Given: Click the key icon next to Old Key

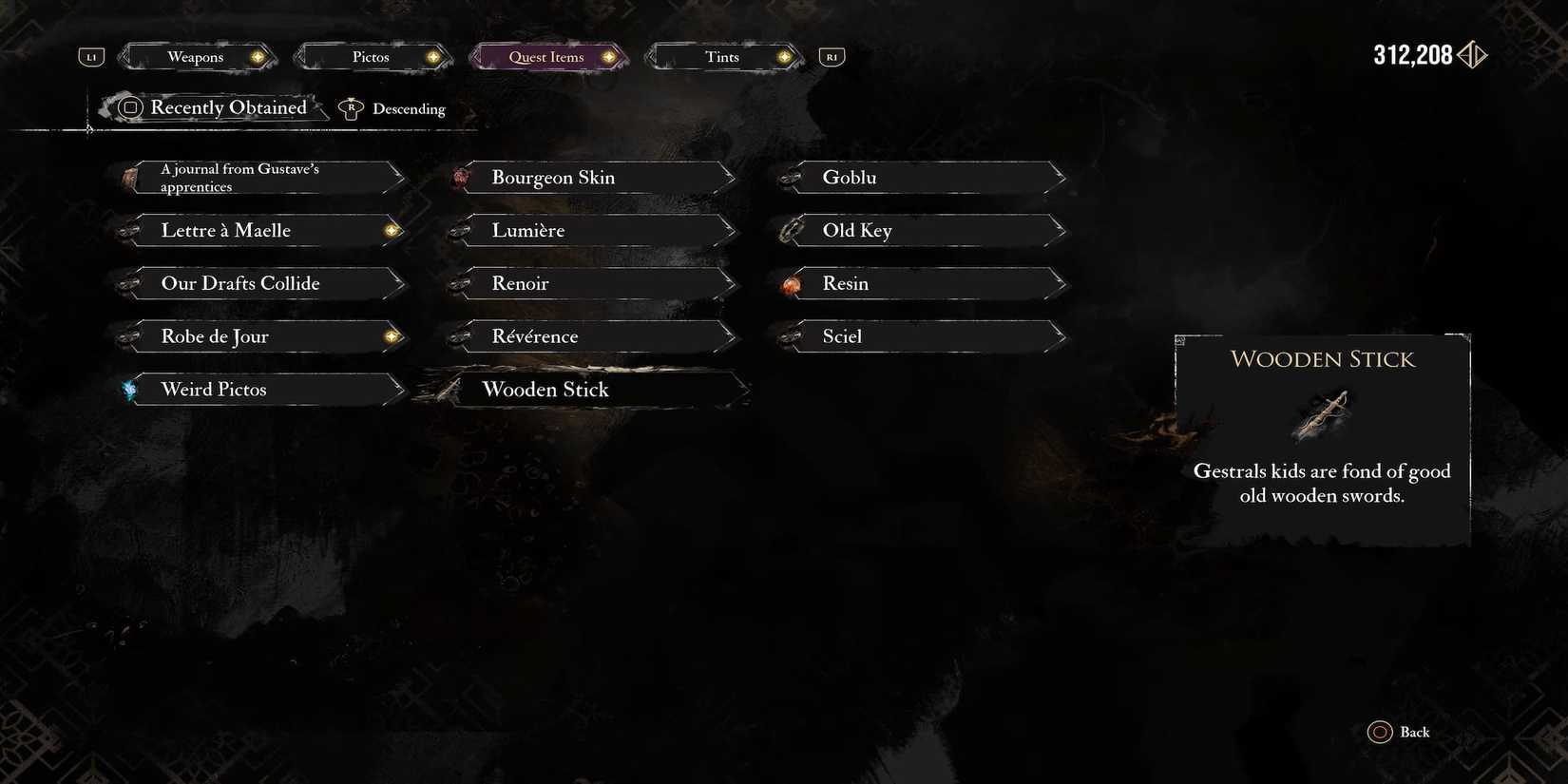Looking at the screenshot, I should 790,230.
